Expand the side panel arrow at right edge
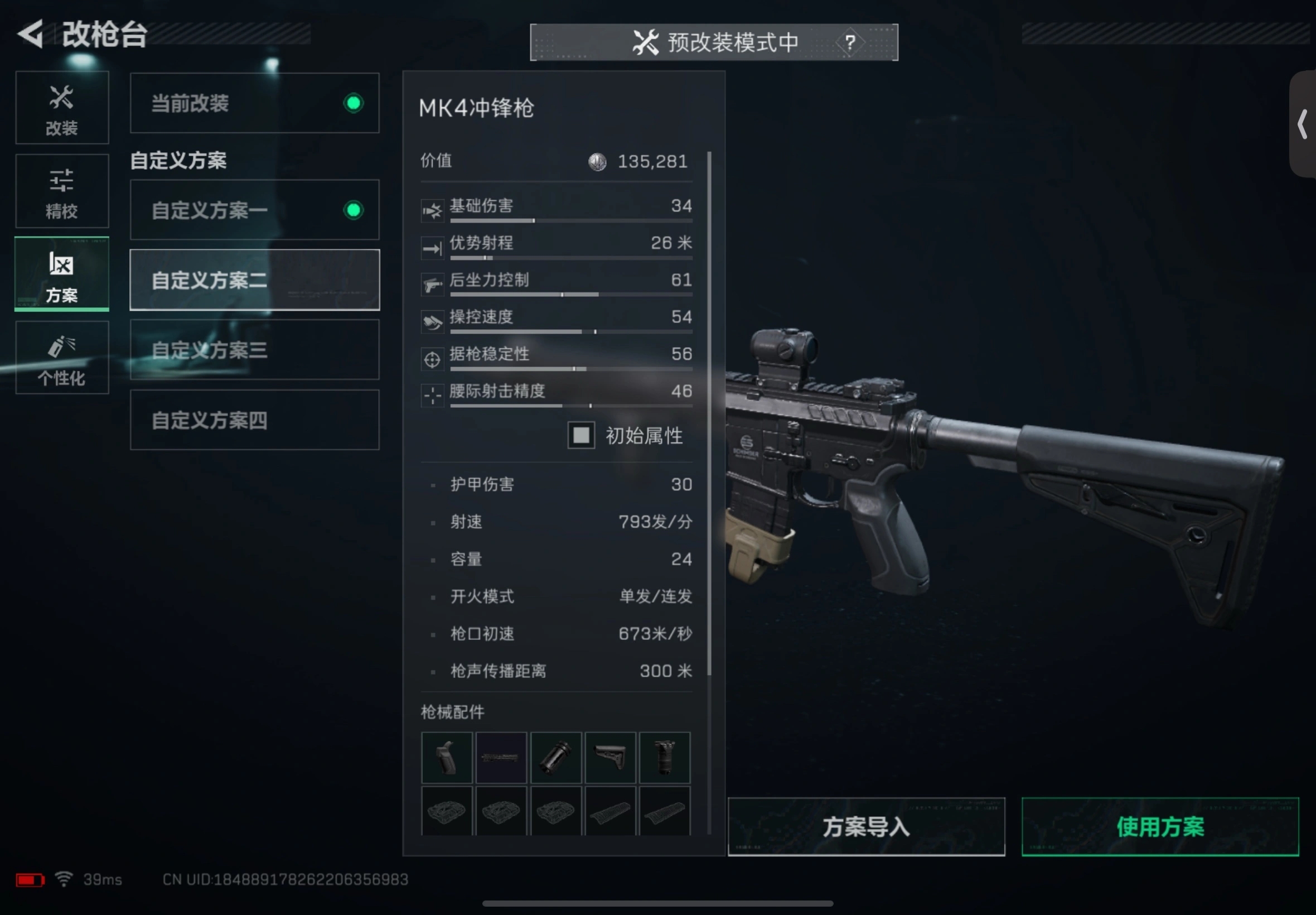This screenshot has height=915, width=1316. coord(1302,124)
